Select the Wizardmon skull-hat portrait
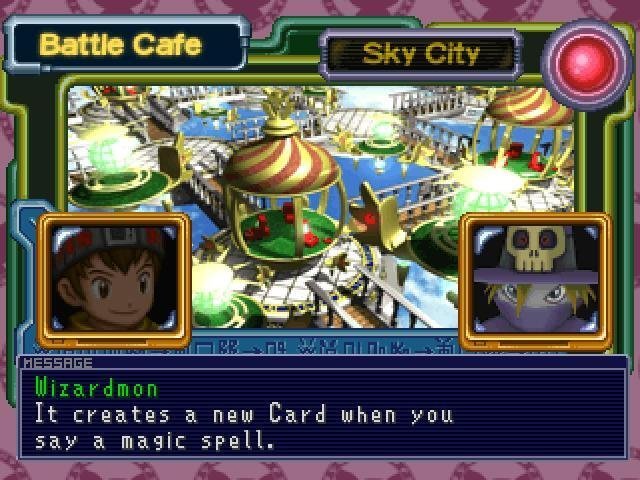This screenshot has width=640, height=480. point(535,280)
